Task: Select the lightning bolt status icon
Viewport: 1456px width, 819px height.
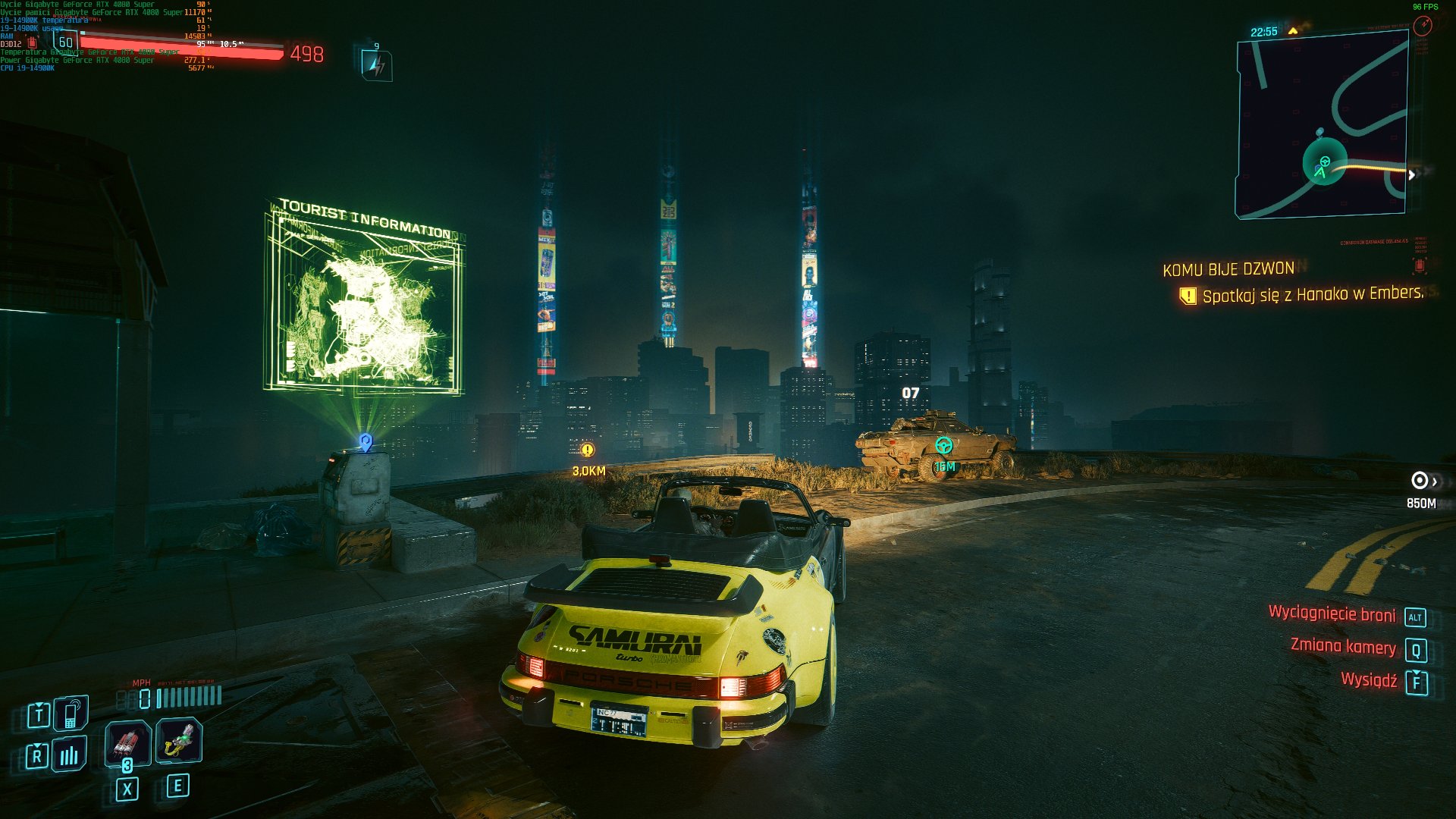Action: pyautogui.click(x=377, y=65)
